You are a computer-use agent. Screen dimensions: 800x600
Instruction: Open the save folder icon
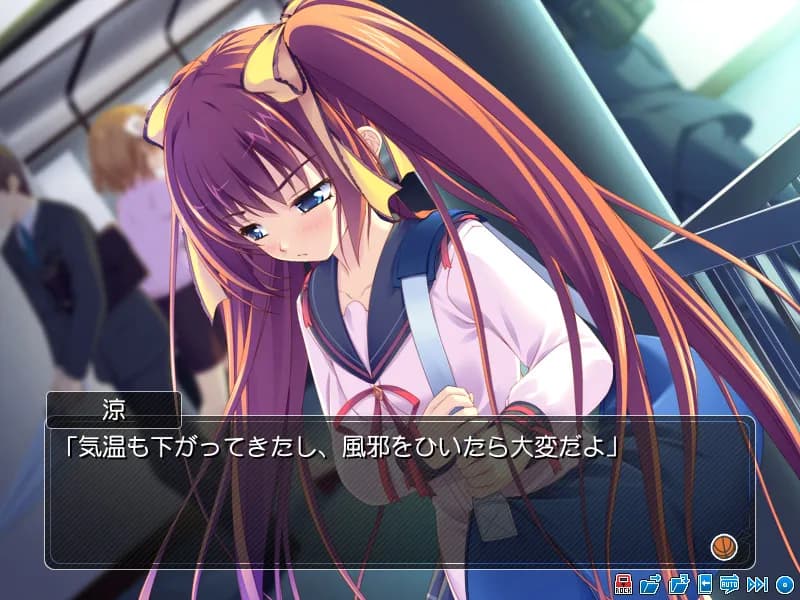[650, 584]
